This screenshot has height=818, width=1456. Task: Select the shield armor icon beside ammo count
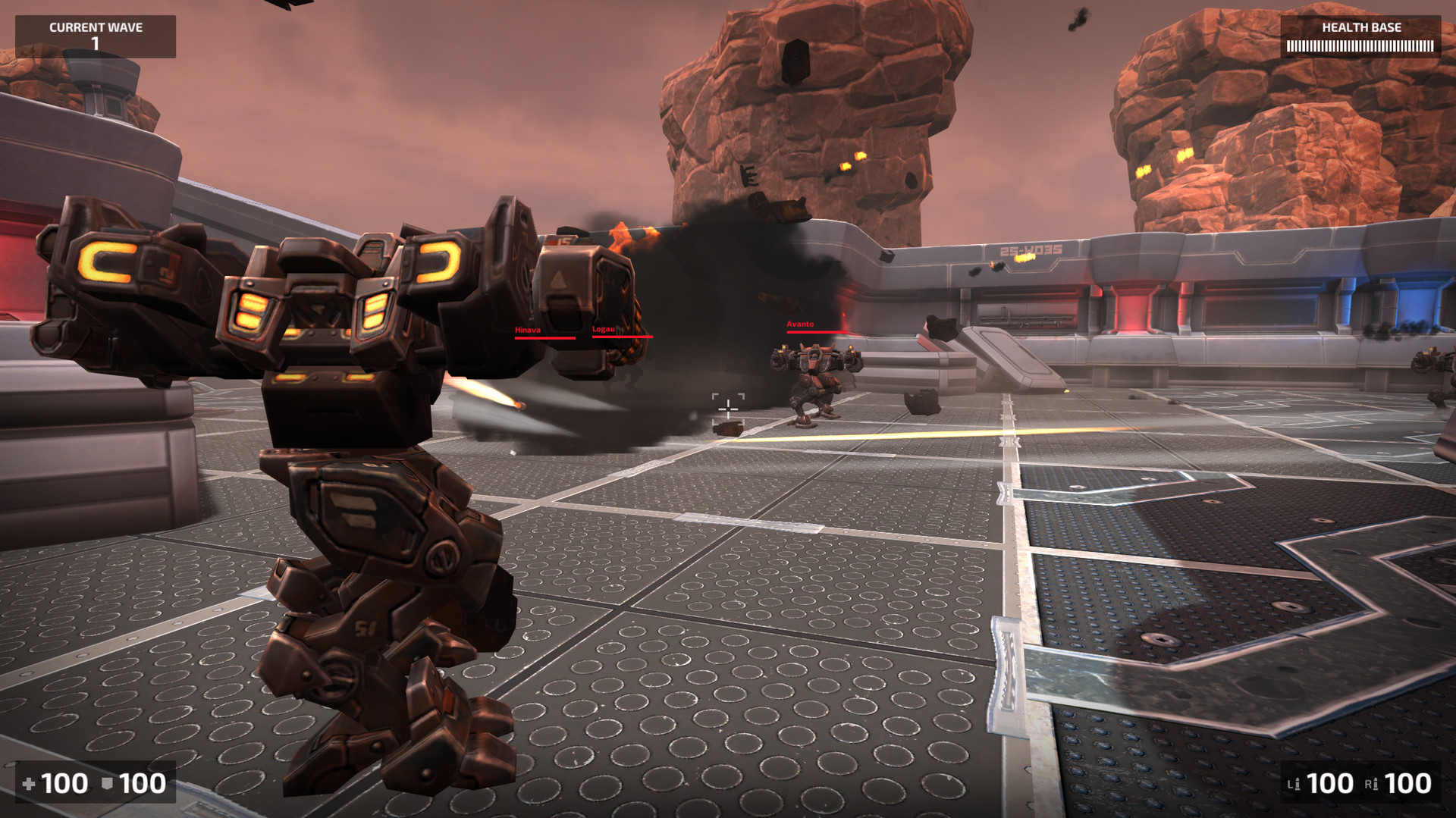(x=106, y=783)
